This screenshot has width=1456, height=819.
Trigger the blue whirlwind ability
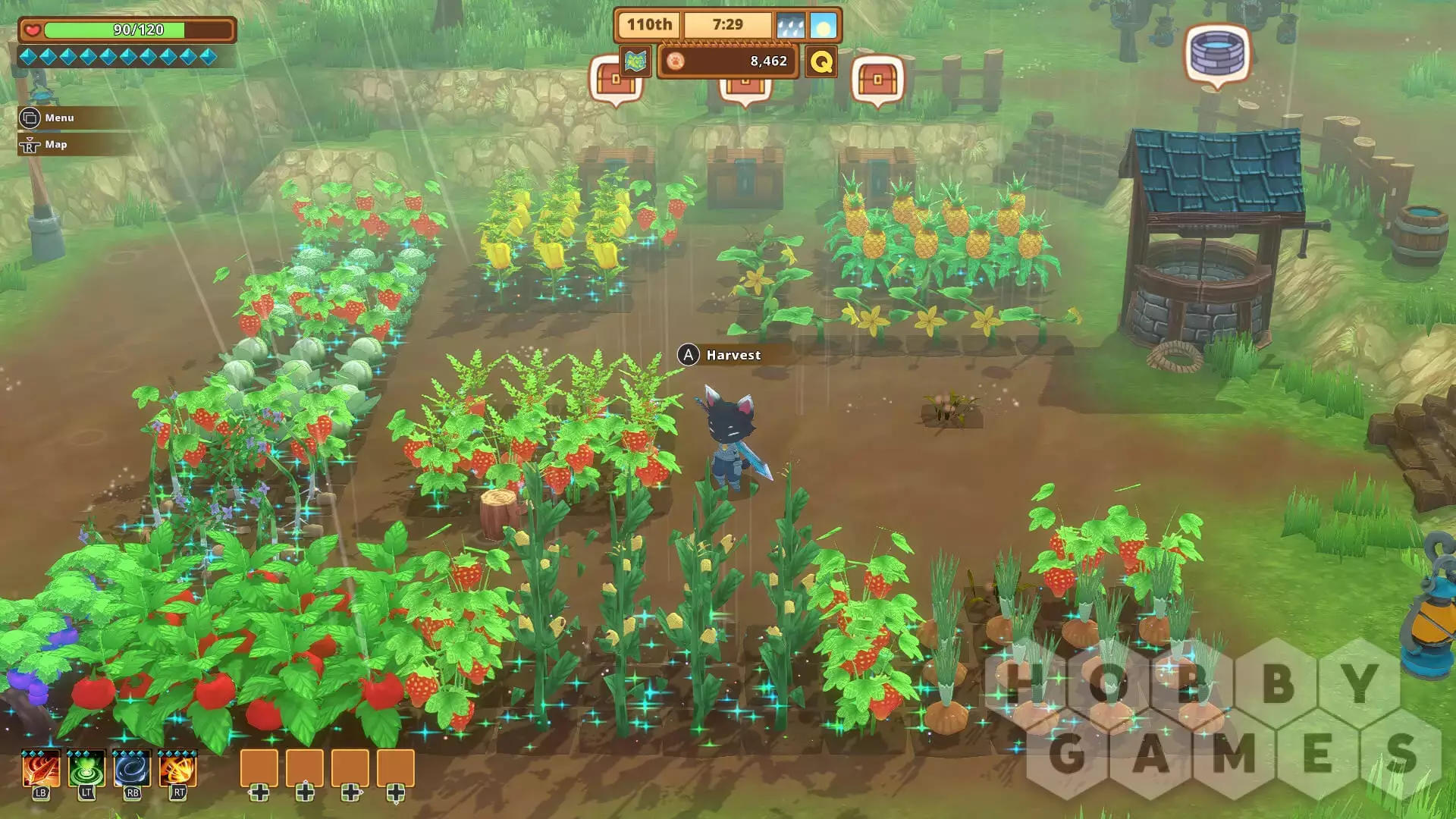[x=132, y=770]
